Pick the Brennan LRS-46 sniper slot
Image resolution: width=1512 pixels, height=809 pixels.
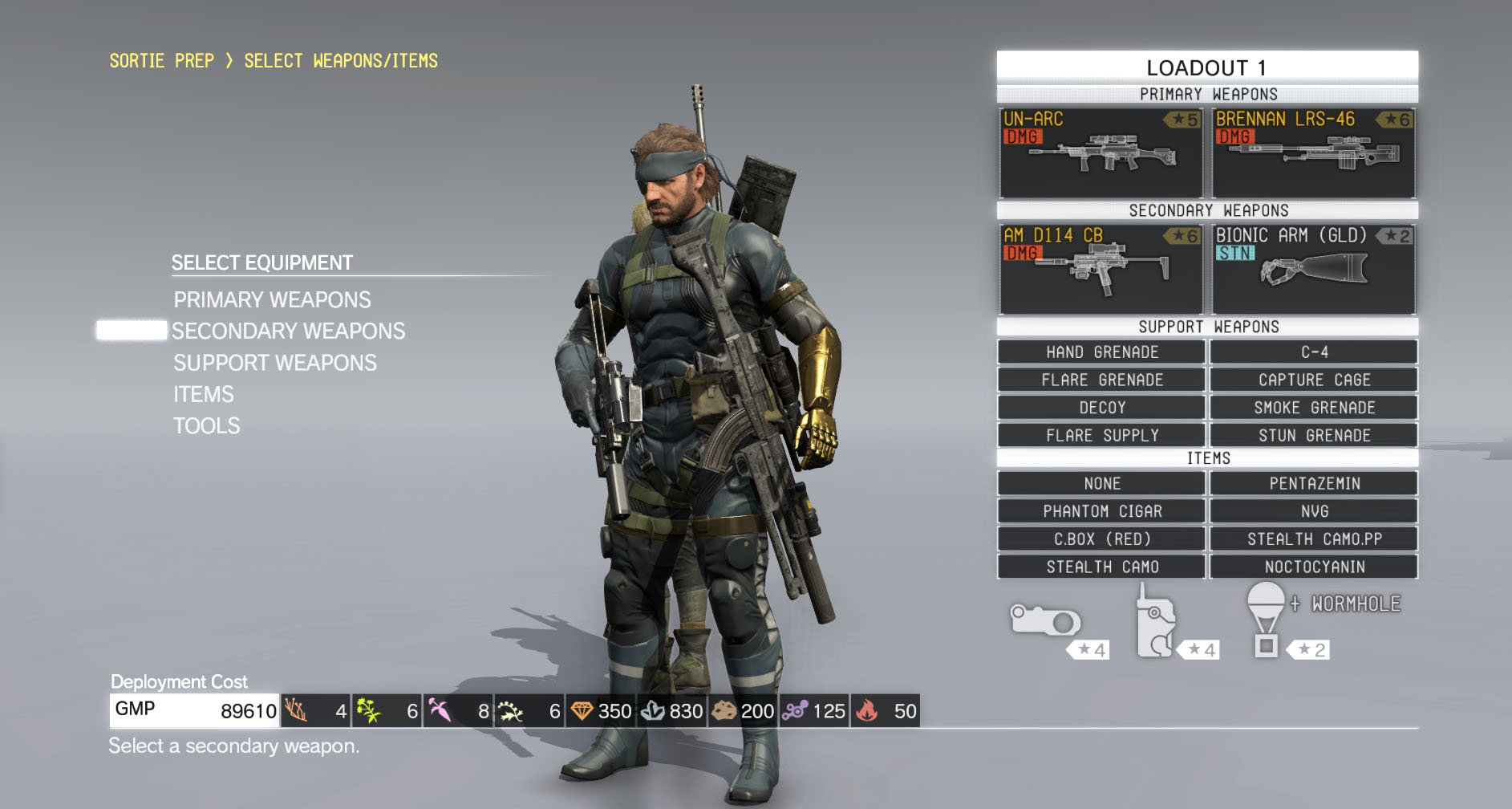(1313, 153)
